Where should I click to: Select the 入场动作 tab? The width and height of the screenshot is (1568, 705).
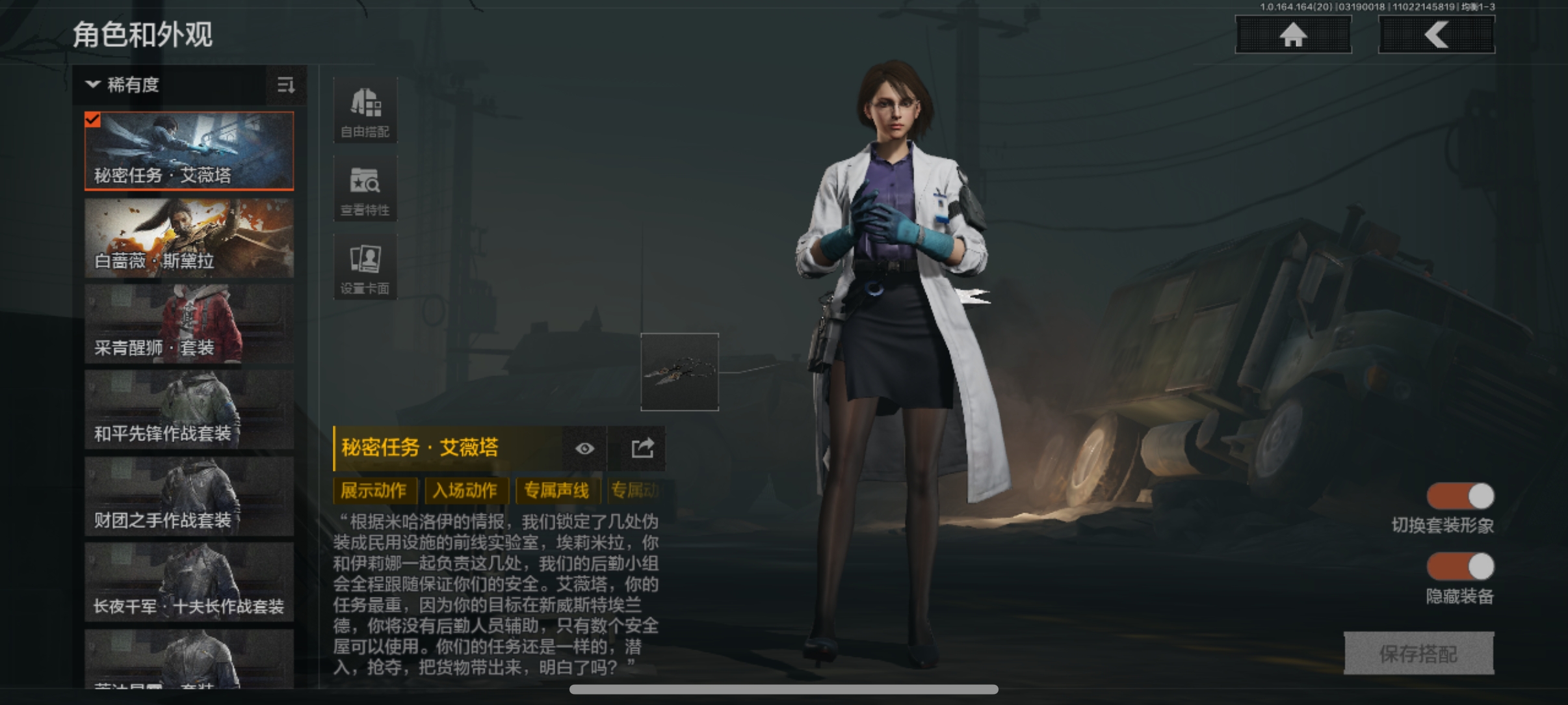coord(467,491)
